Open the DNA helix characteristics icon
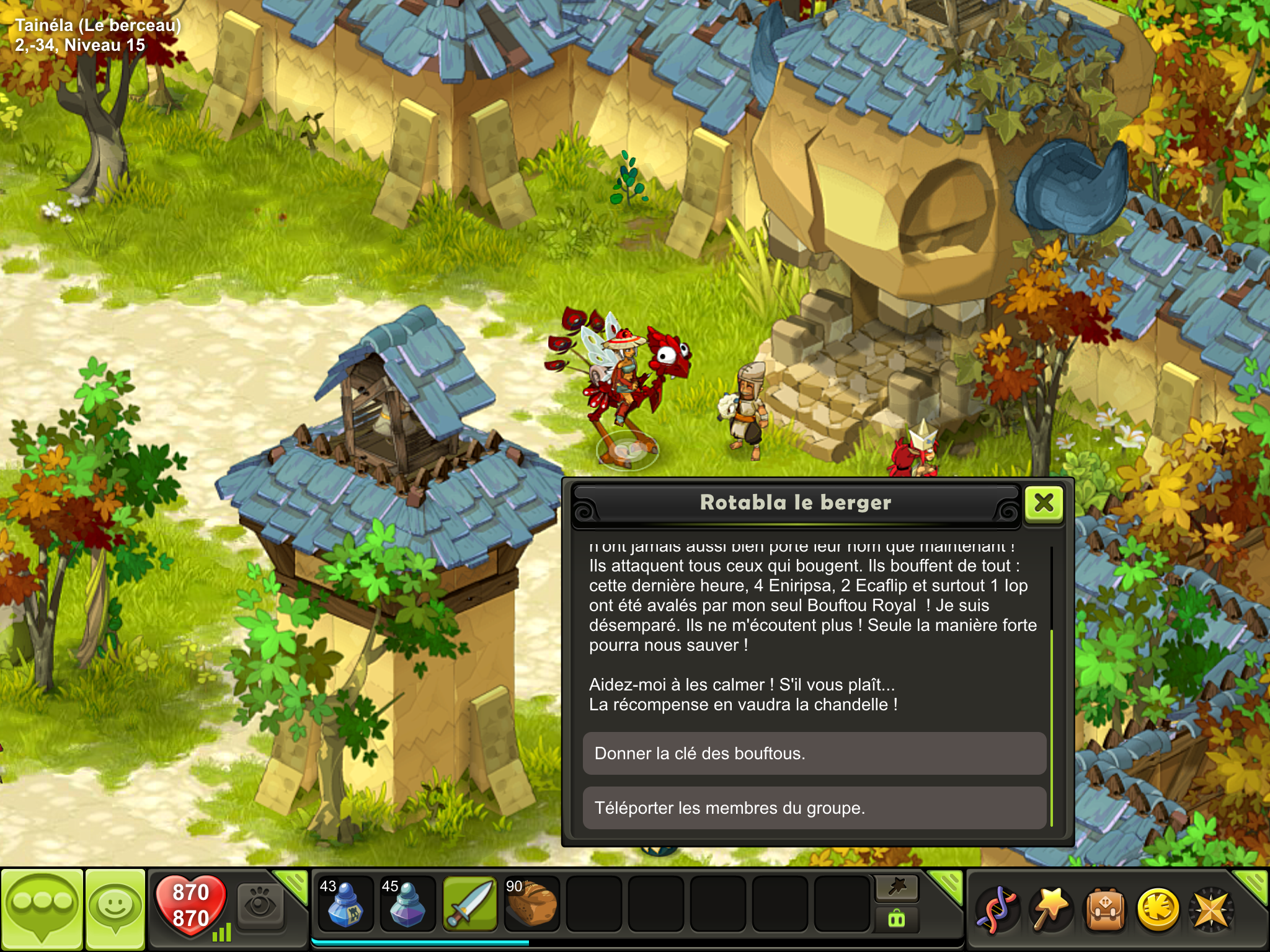The height and width of the screenshot is (952, 1270). [997, 909]
